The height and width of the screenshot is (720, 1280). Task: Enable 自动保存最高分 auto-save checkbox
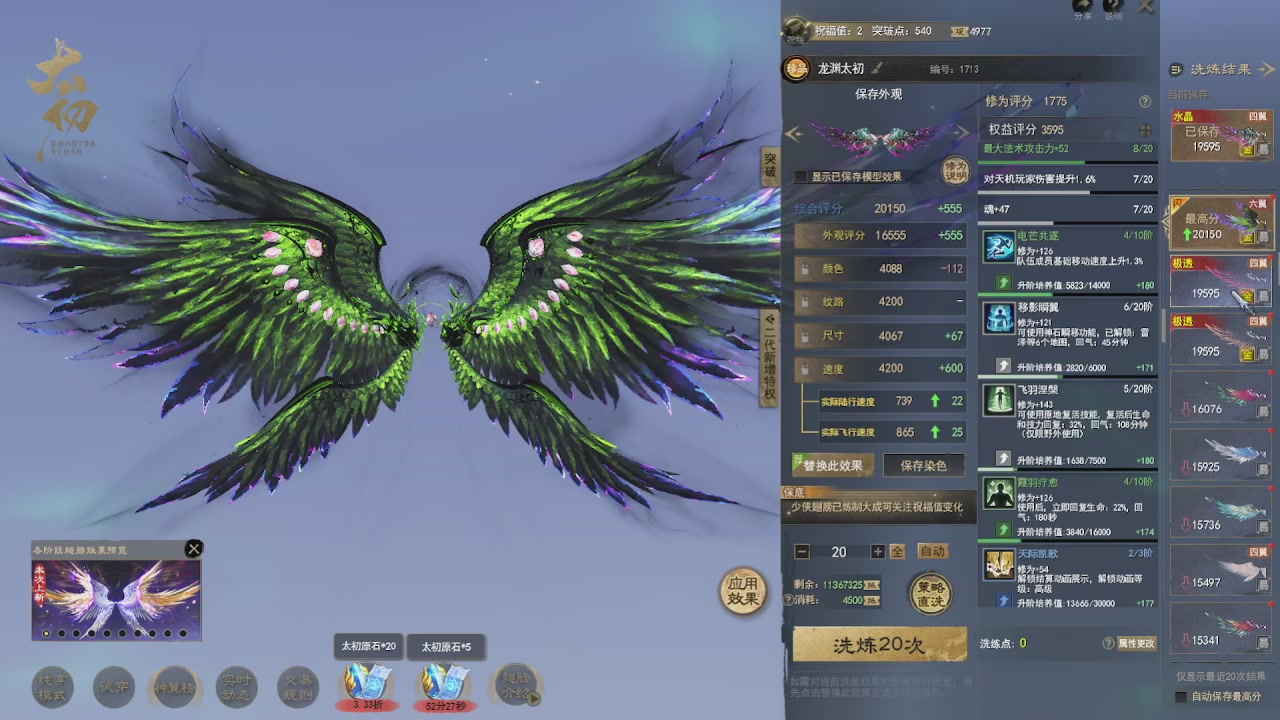coord(1181,697)
